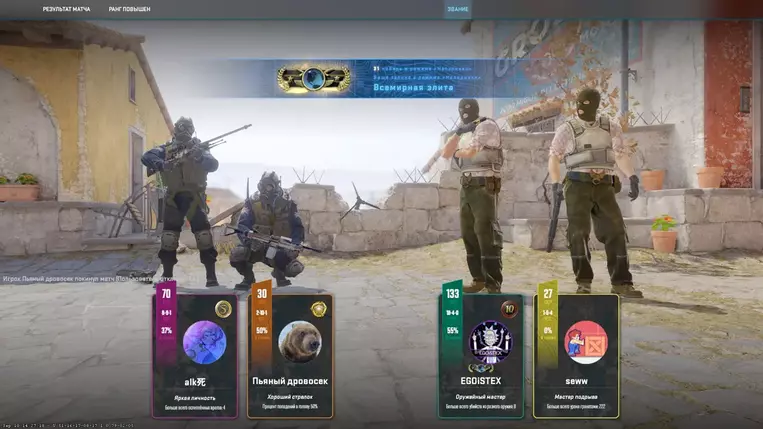The image size is (763, 429).
Task: Click the Всемирная элита rank banner
Action: tap(380, 78)
